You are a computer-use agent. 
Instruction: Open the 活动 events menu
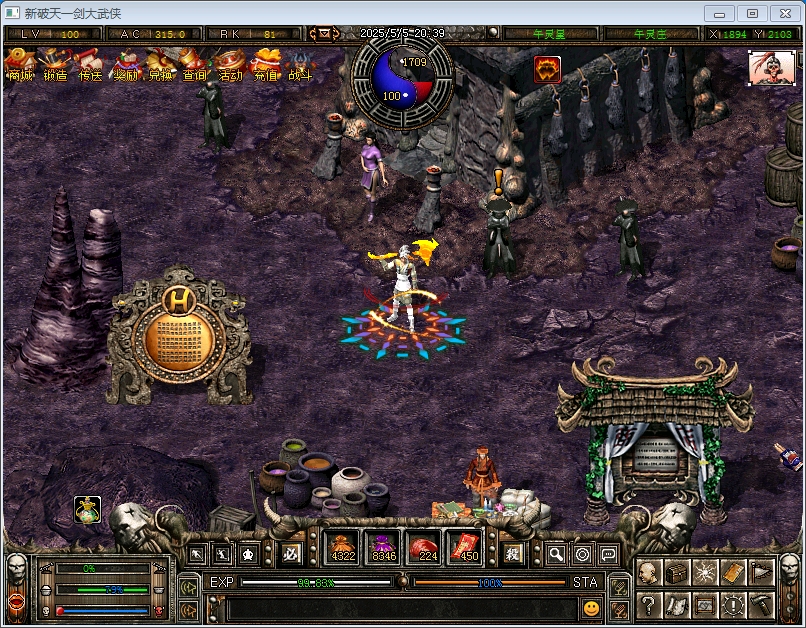[230, 65]
